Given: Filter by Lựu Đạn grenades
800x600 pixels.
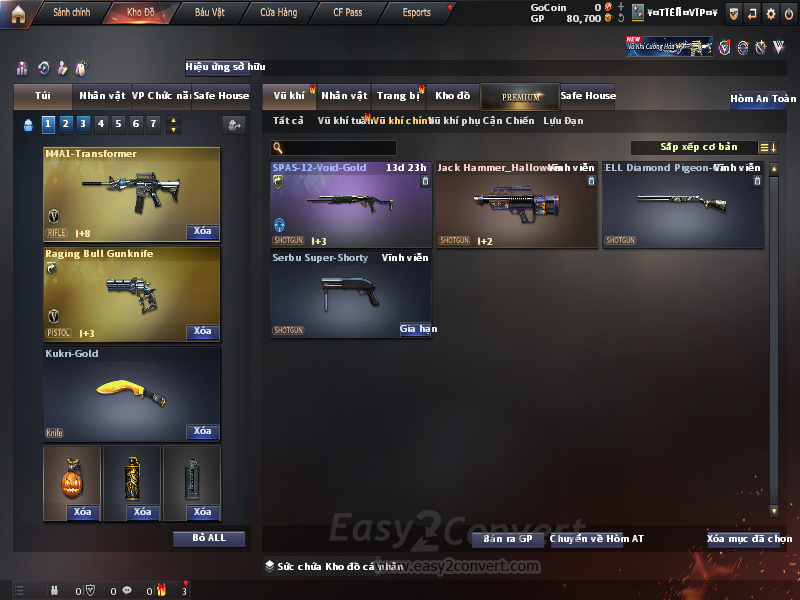Looking at the screenshot, I should (x=563, y=121).
